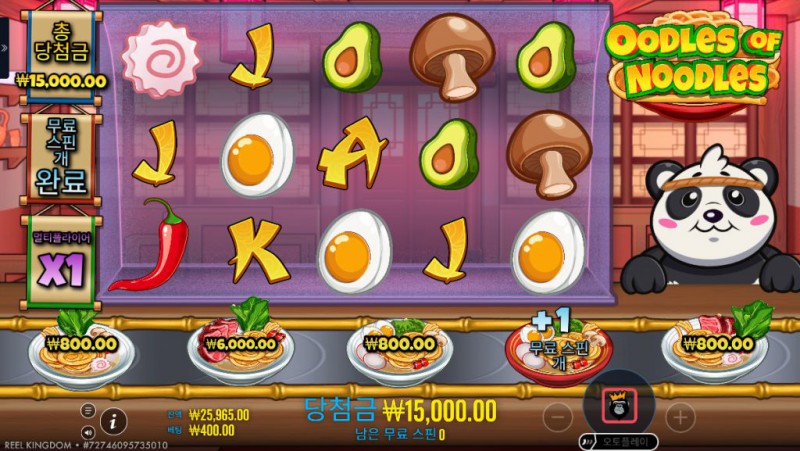Increase the bet with plus button
The height and width of the screenshot is (451, 800).
pyautogui.click(x=679, y=416)
